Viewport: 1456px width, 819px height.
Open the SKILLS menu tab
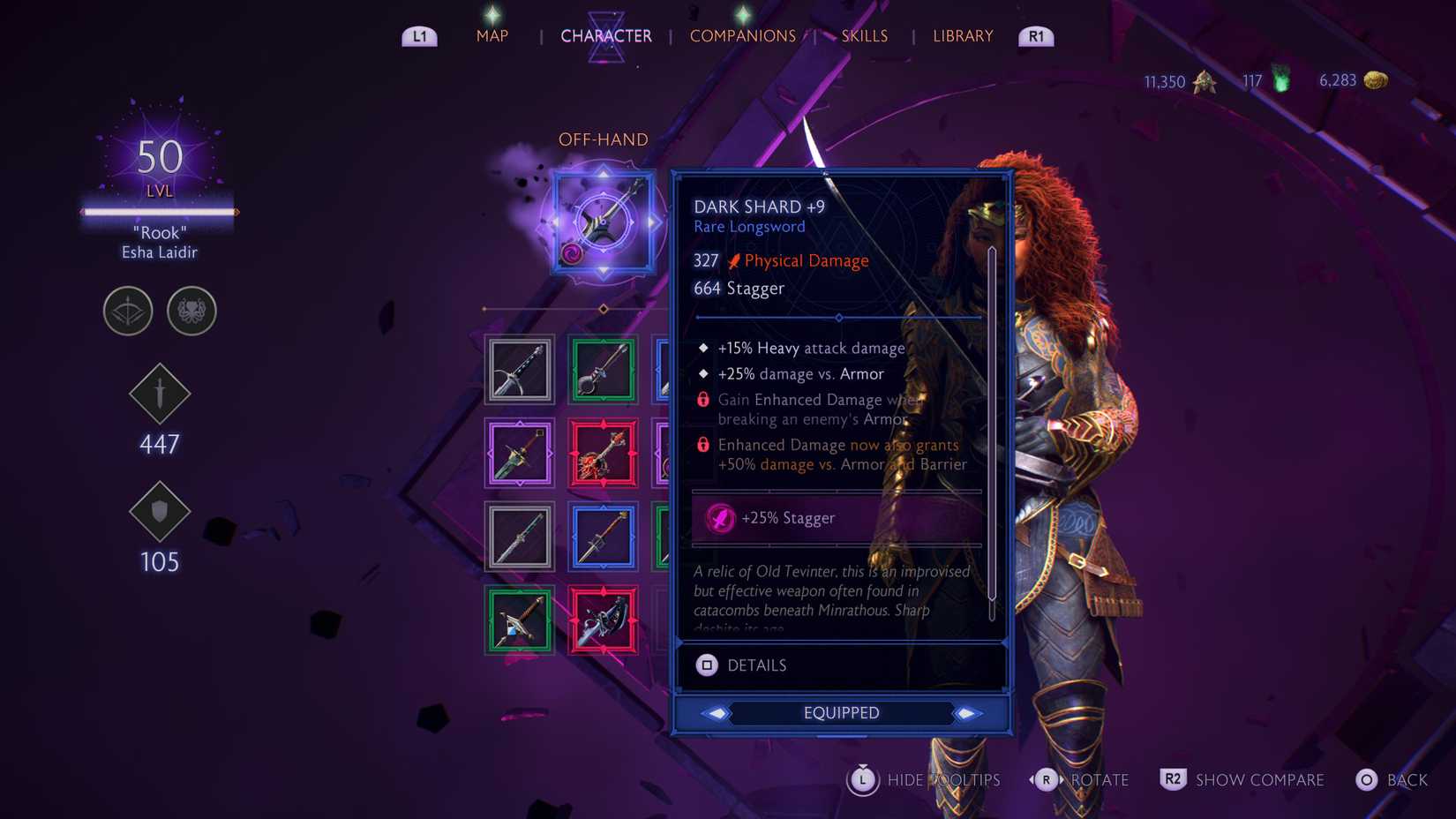864,35
